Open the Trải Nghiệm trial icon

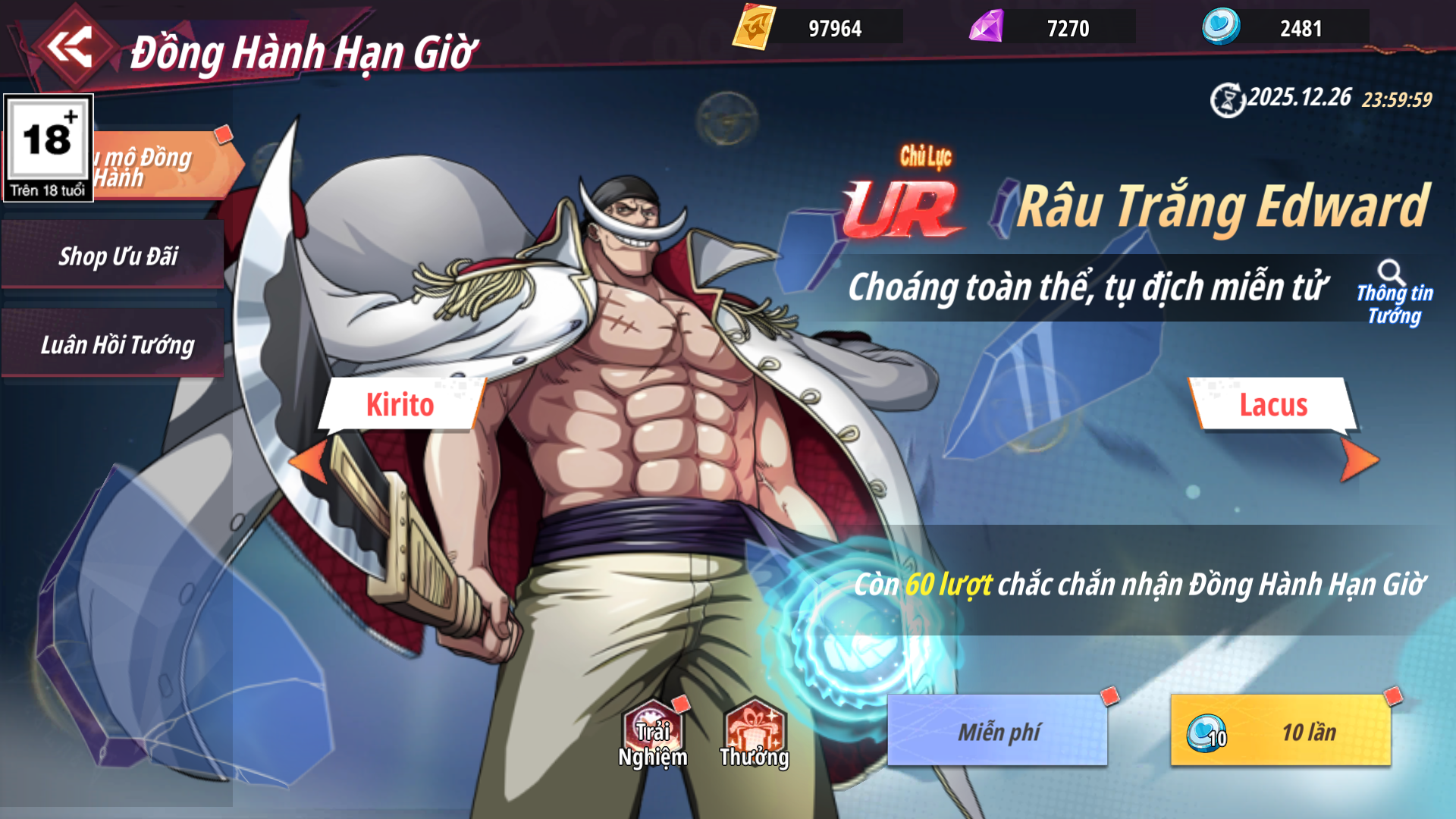(x=652, y=734)
